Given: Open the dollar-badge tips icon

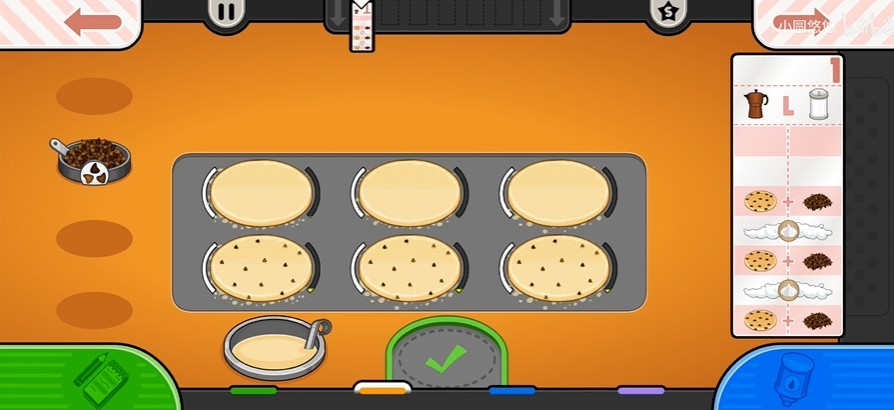Looking at the screenshot, I should (x=667, y=13).
